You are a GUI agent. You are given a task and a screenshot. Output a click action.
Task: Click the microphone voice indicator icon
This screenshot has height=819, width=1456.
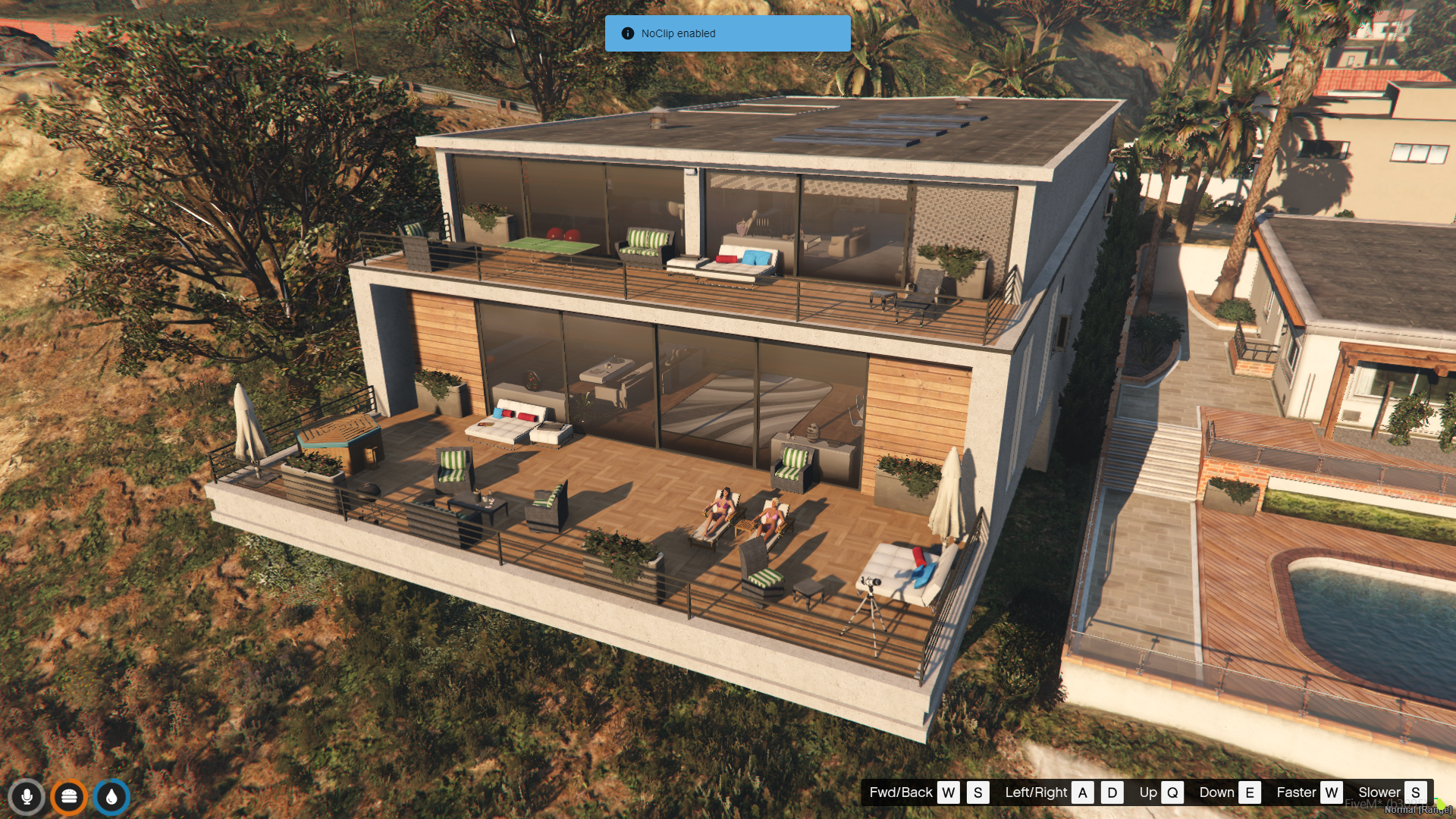[x=27, y=797]
